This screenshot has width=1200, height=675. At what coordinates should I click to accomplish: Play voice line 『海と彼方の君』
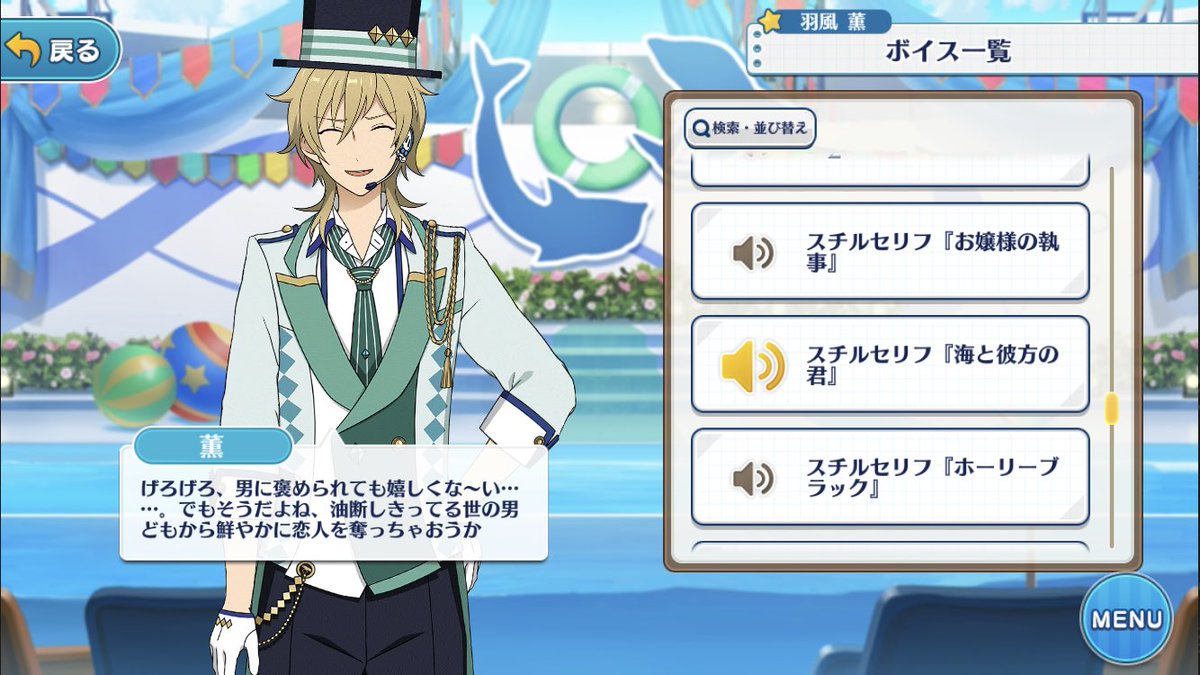click(x=889, y=365)
